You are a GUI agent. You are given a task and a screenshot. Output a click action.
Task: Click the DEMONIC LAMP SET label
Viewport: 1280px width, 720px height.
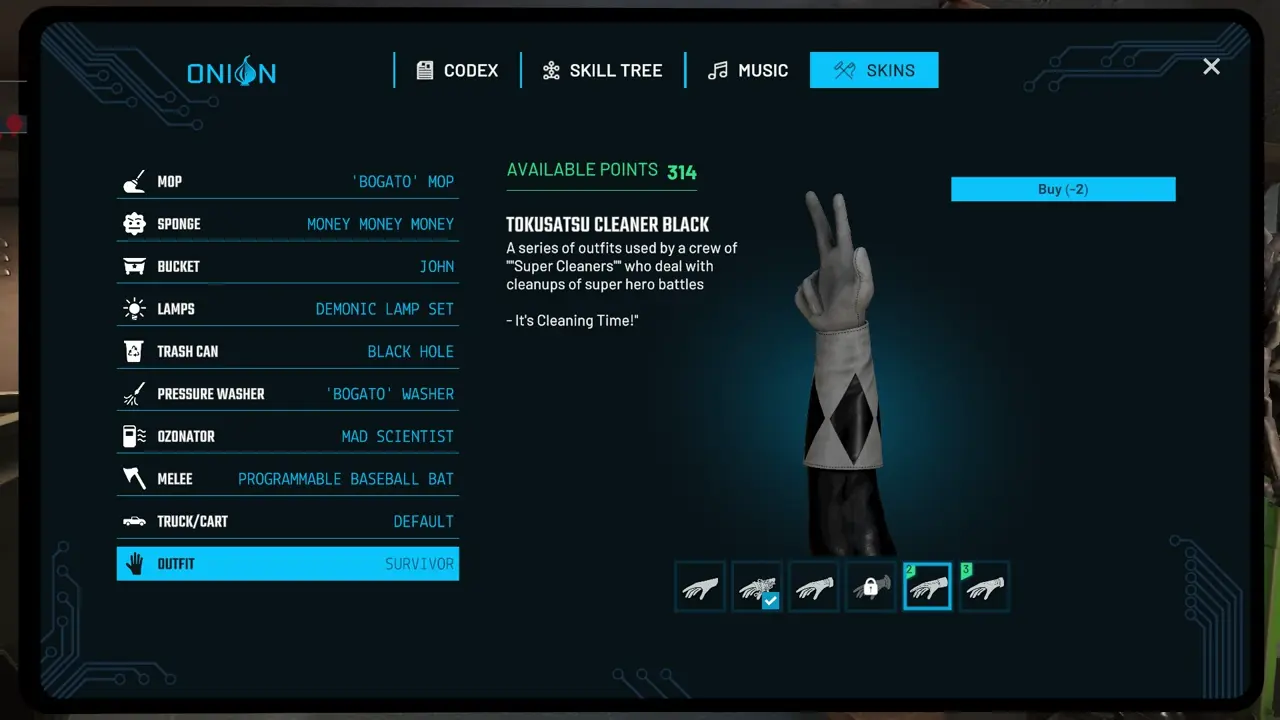point(385,308)
